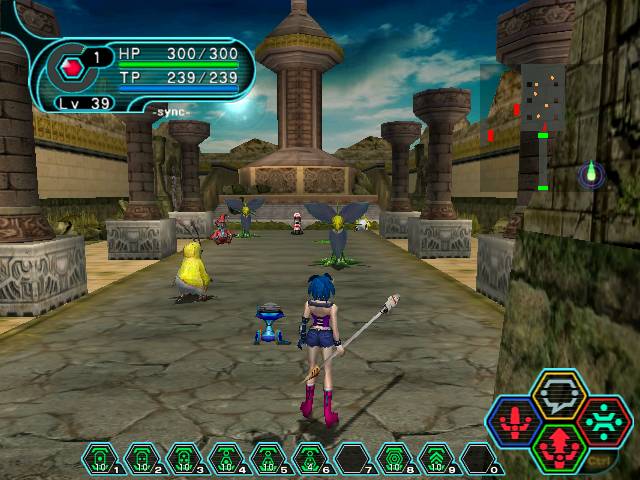
Task: Select hotbar slot 2
Action: click(142, 459)
